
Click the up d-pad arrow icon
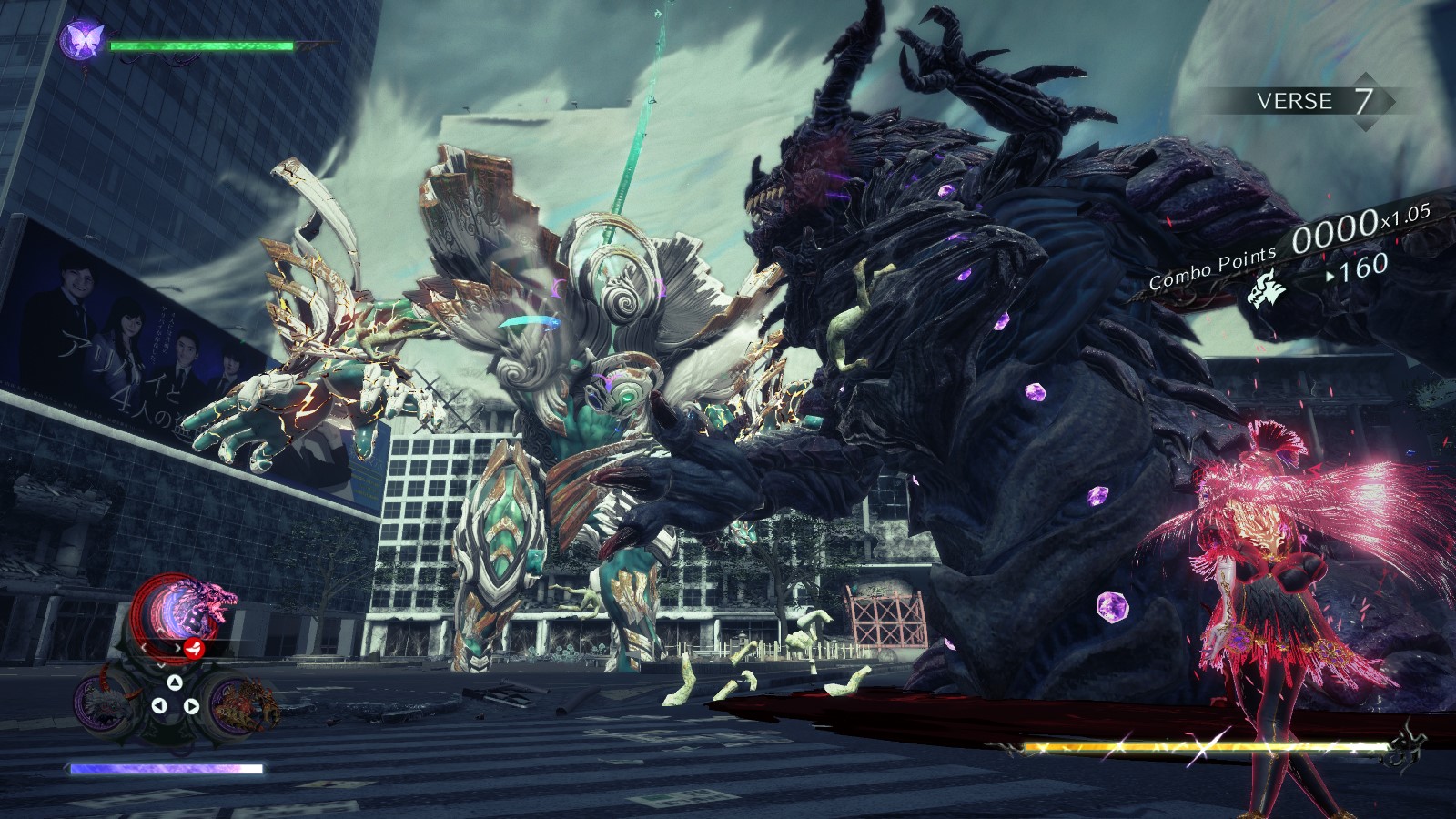173,681
